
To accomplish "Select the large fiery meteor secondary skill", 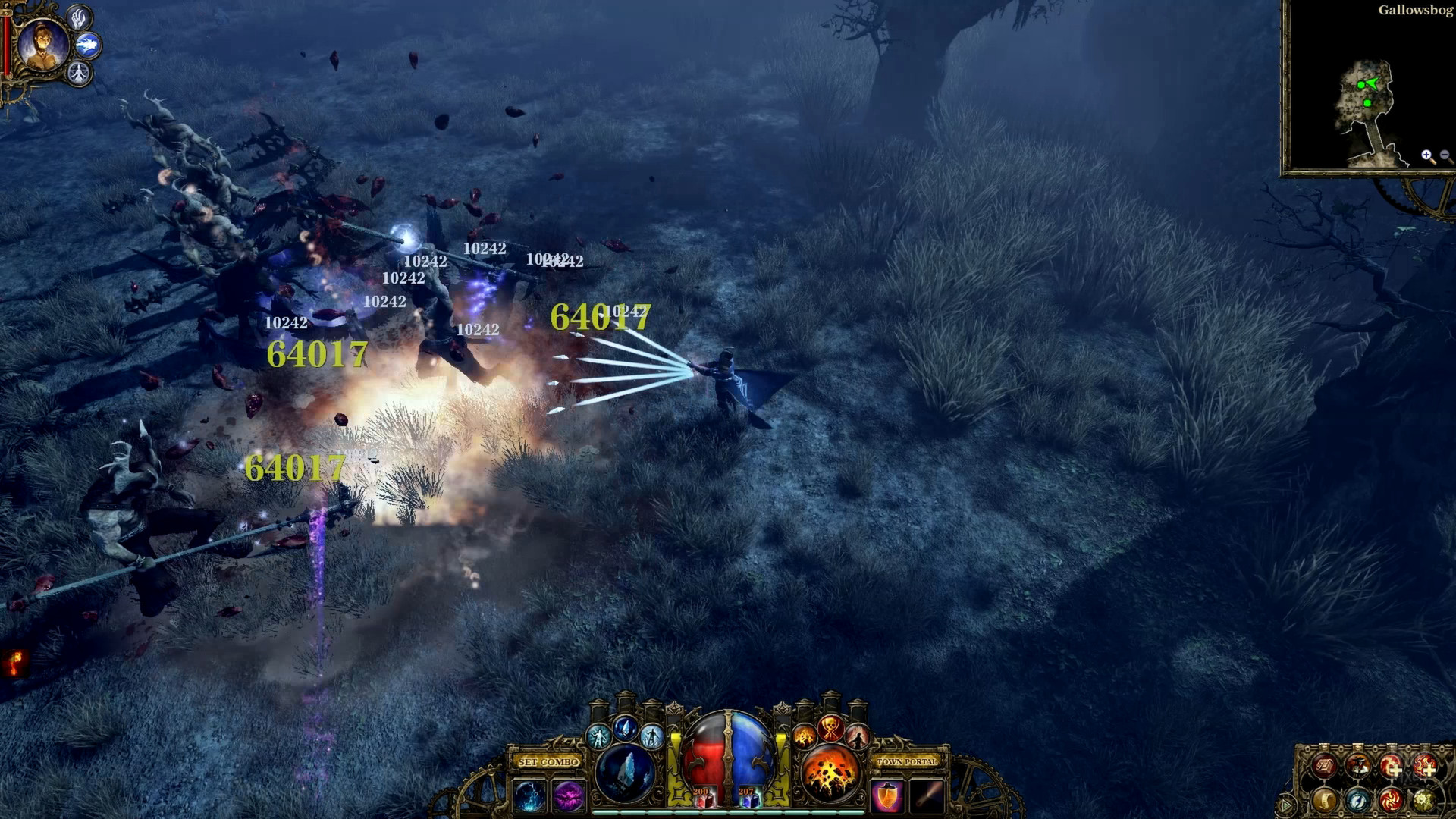I will pyautogui.click(x=830, y=773).
